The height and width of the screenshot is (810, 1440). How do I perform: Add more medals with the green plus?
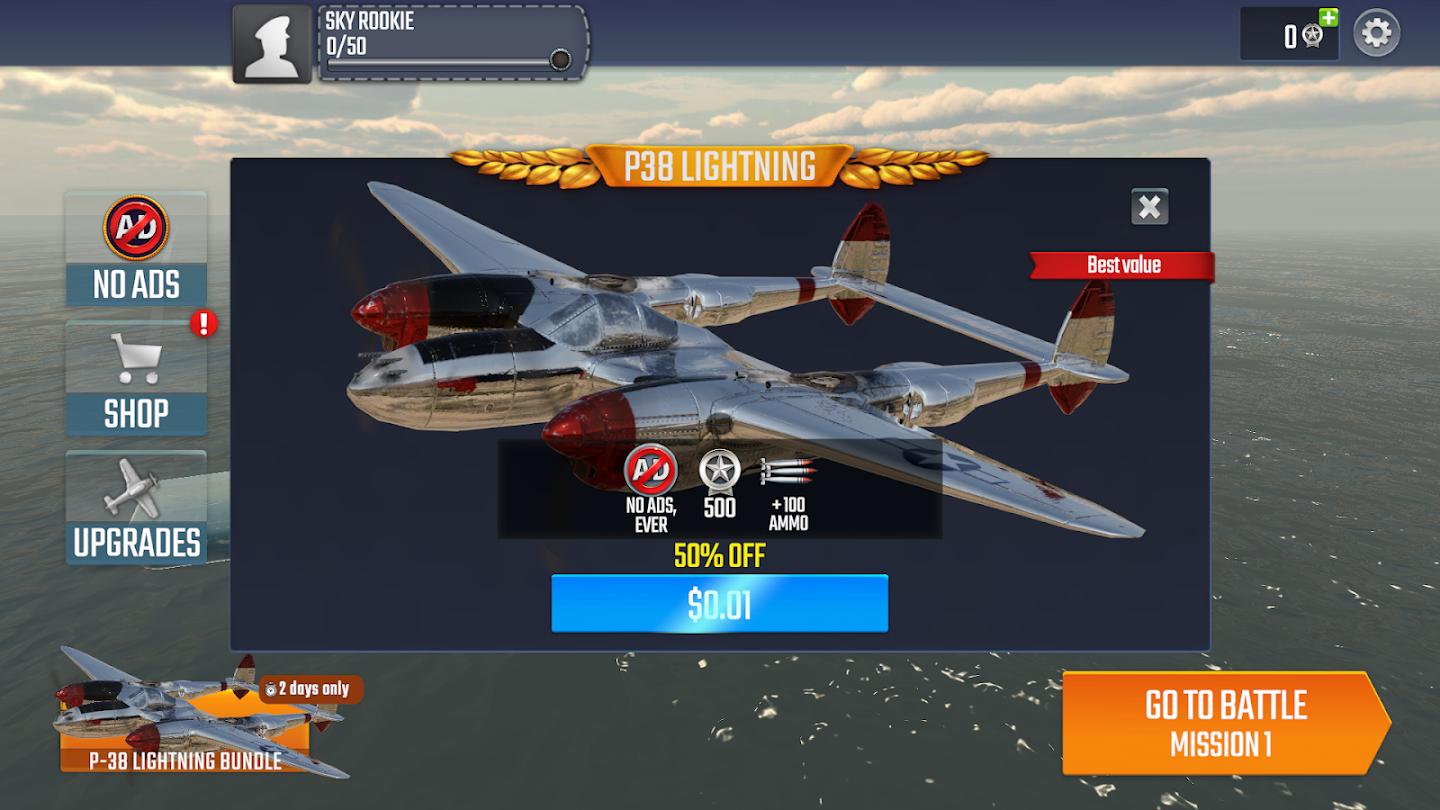click(1328, 17)
